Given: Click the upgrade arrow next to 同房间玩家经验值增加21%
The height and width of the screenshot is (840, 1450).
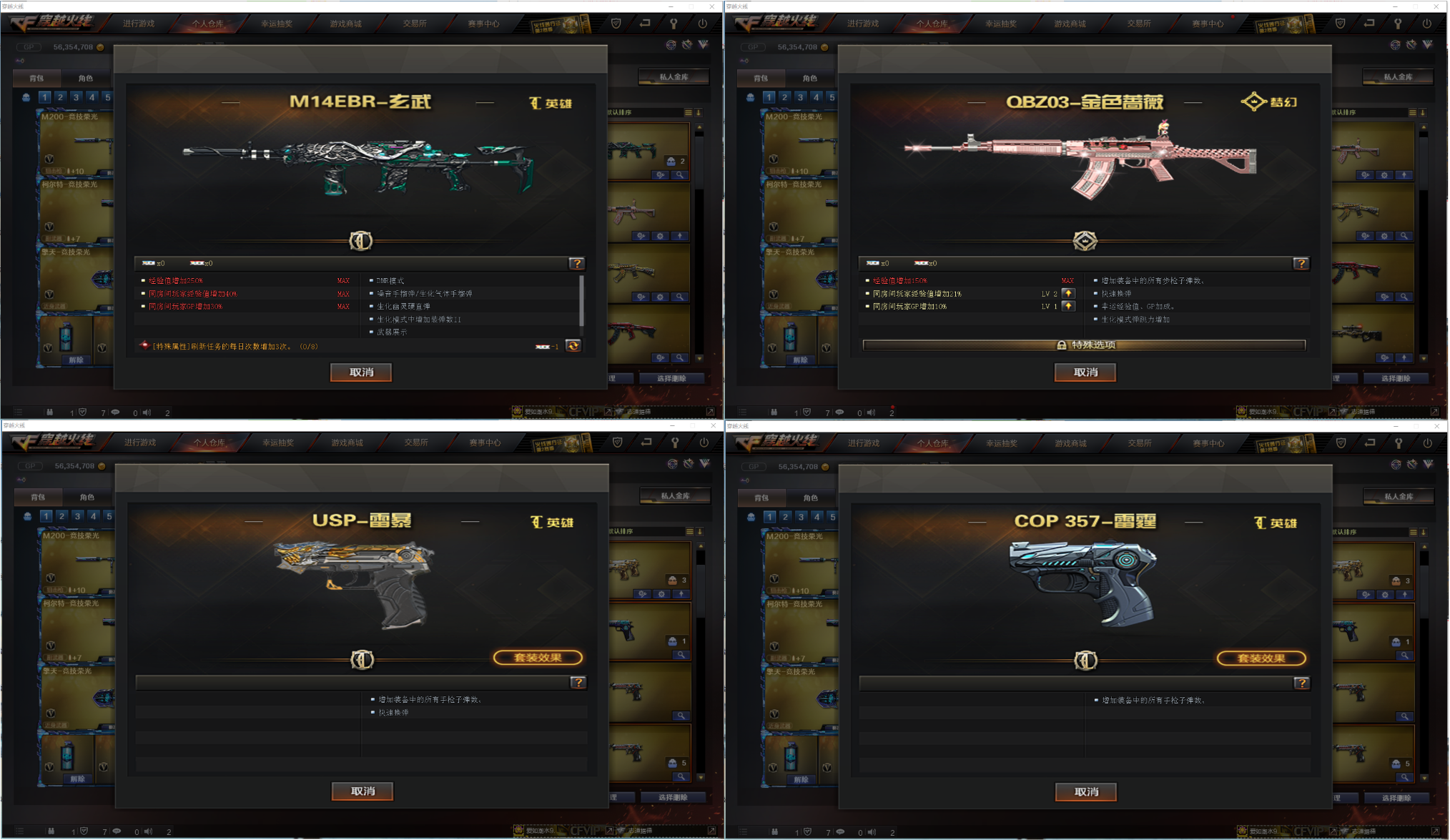Looking at the screenshot, I should pyautogui.click(x=1069, y=293).
